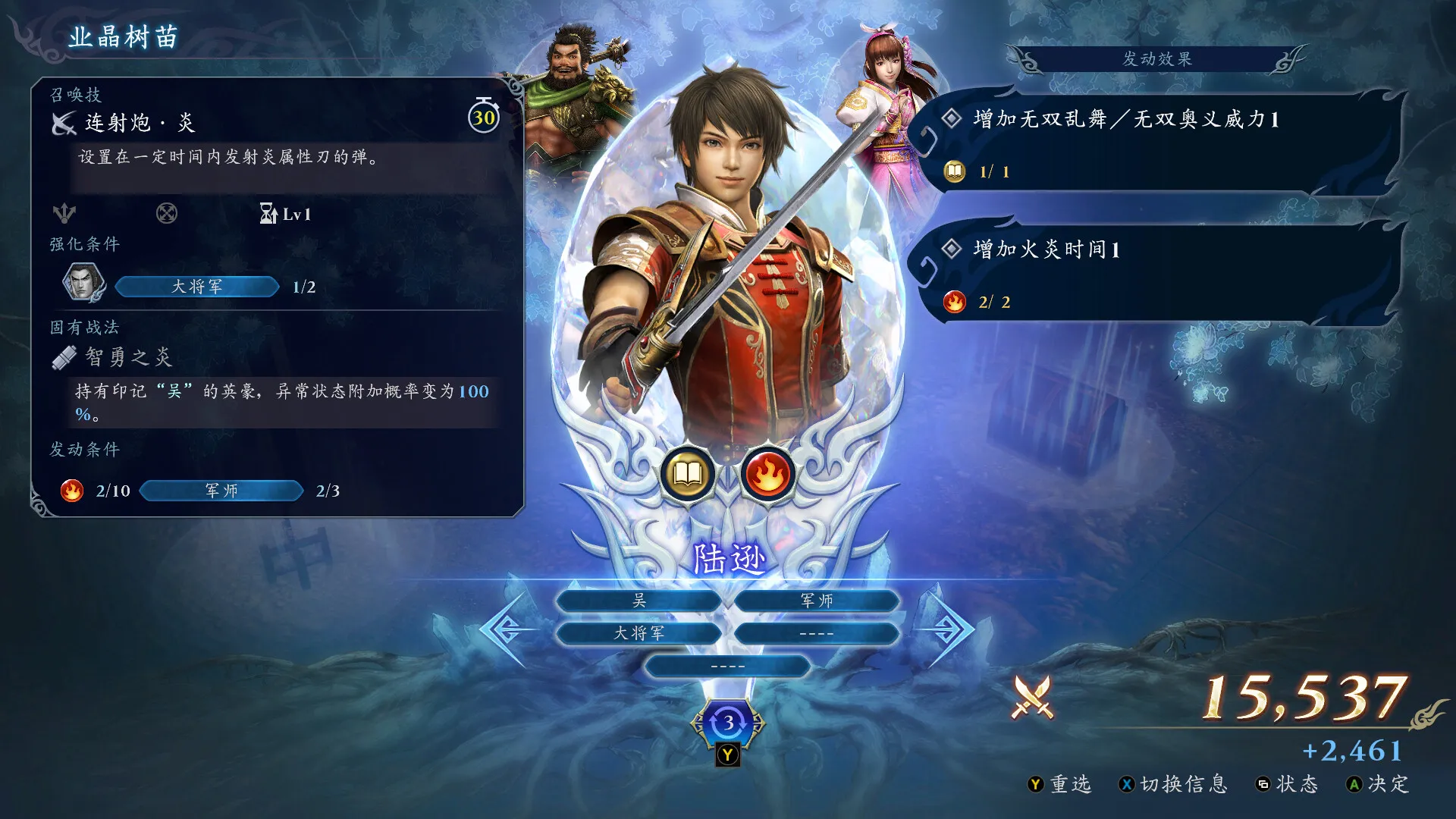Click the flame element icon below Lu Xun
Viewport: 1456px width, 819px height.
tap(769, 474)
